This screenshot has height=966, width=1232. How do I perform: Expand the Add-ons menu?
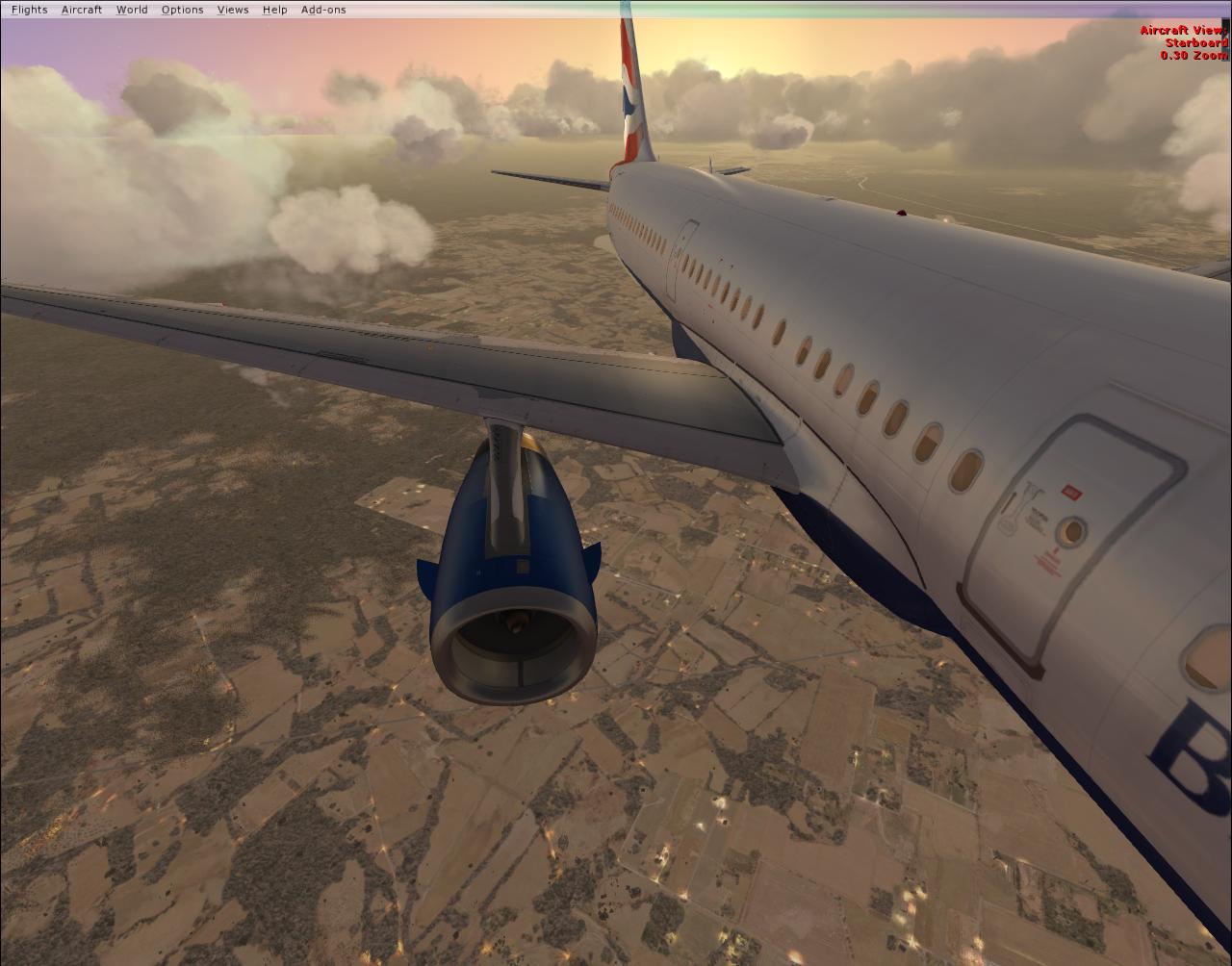point(323,10)
